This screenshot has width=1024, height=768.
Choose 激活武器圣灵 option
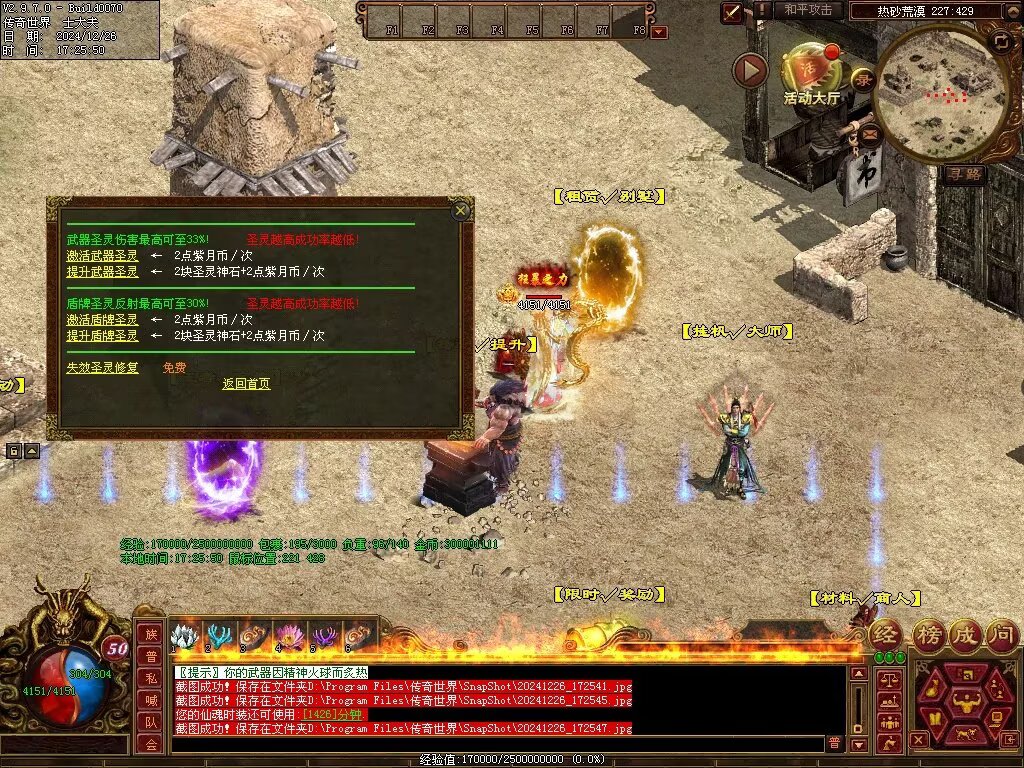coord(102,256)
